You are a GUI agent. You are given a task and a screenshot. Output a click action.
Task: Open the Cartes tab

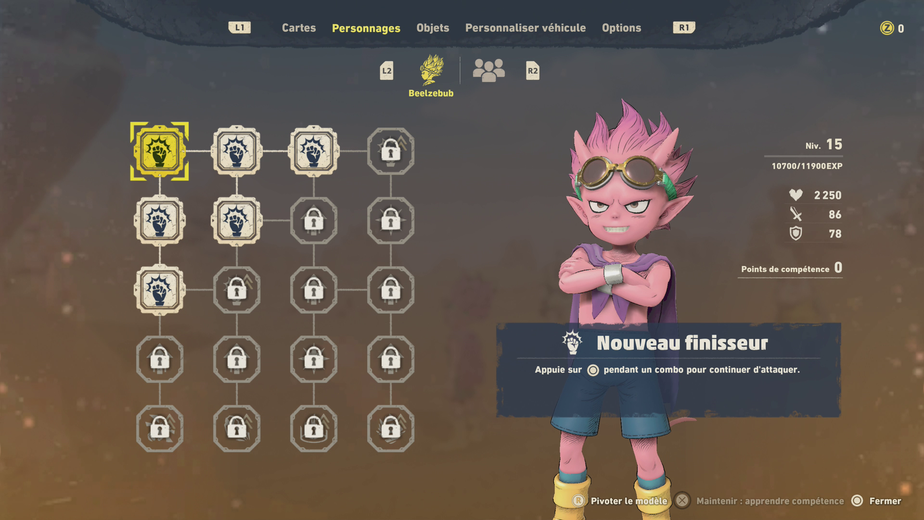point(298,28)
